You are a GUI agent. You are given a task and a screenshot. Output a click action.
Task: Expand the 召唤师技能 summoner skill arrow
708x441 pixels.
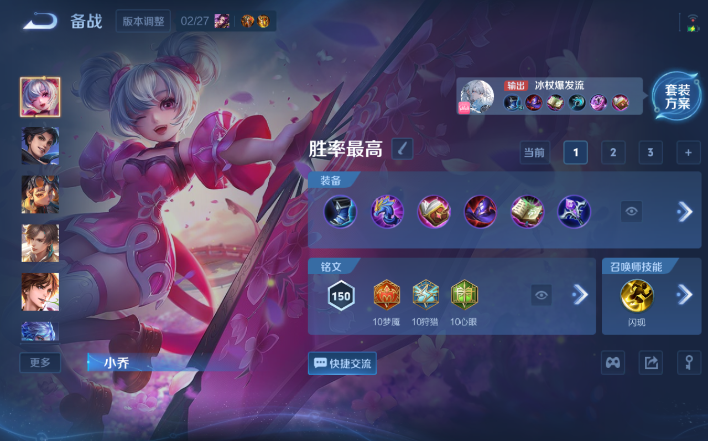[x=685, y=294]
